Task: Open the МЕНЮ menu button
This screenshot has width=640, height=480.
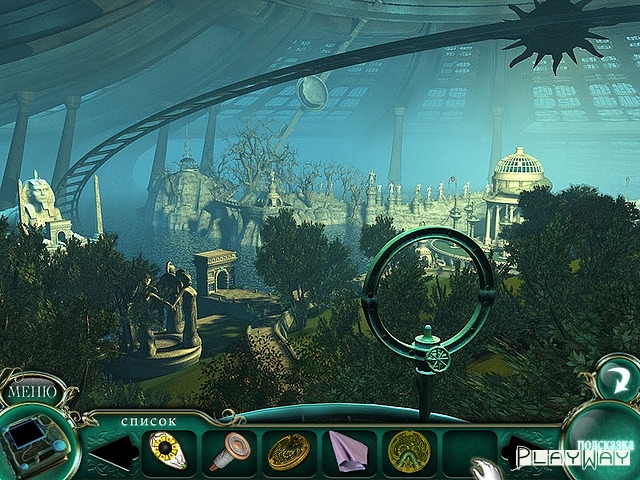Action: (31, 391)
